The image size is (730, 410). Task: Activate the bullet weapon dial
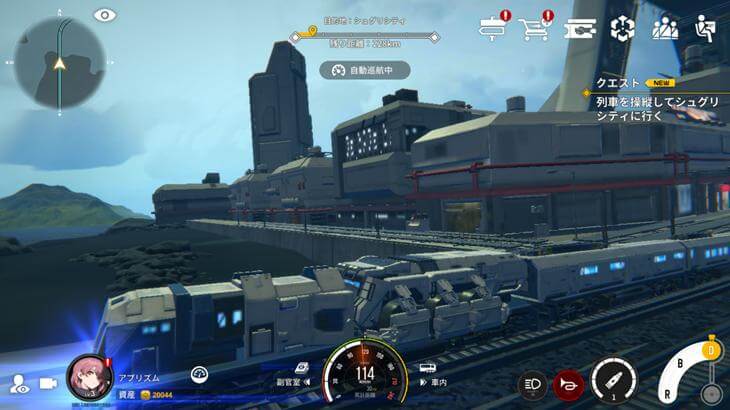pos(613,381)
